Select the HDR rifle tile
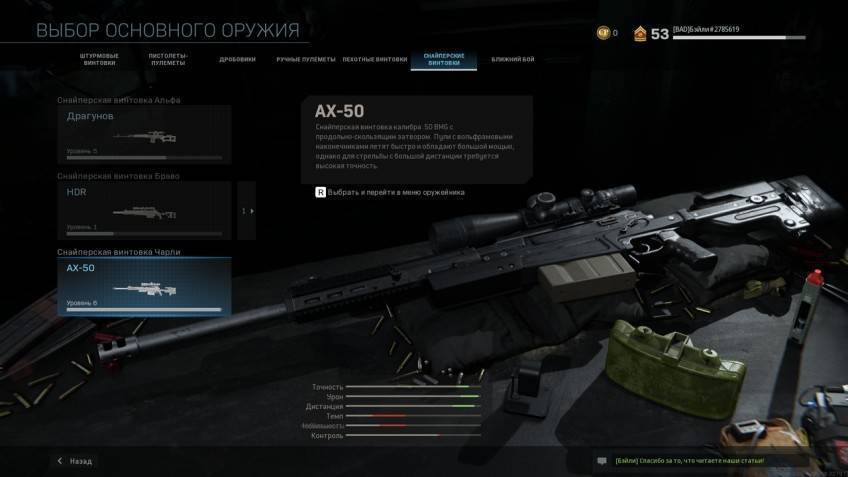848x477 pixels. [x=144, y=210]
